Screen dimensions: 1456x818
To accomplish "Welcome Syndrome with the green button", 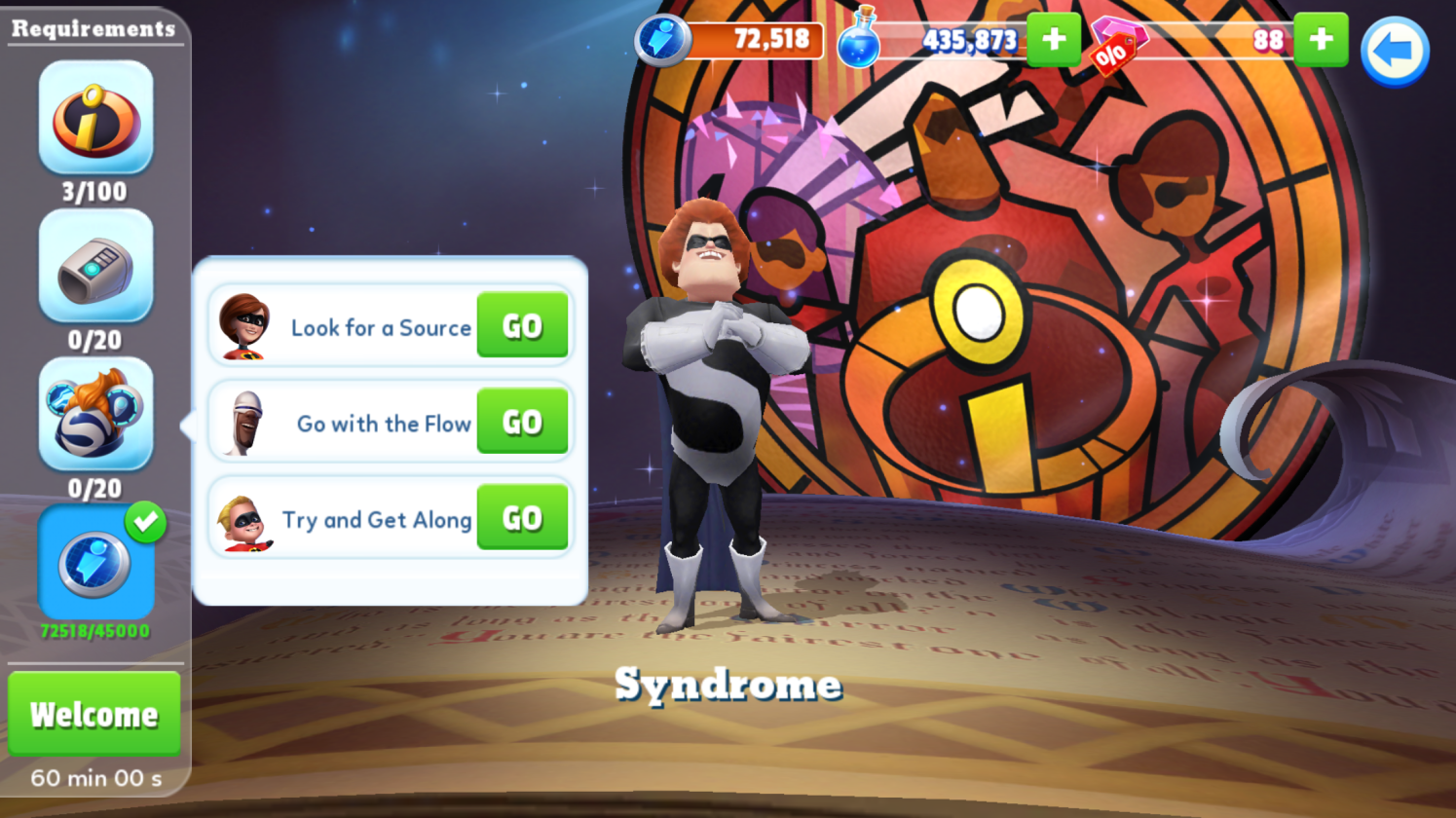I will point(94,714).
